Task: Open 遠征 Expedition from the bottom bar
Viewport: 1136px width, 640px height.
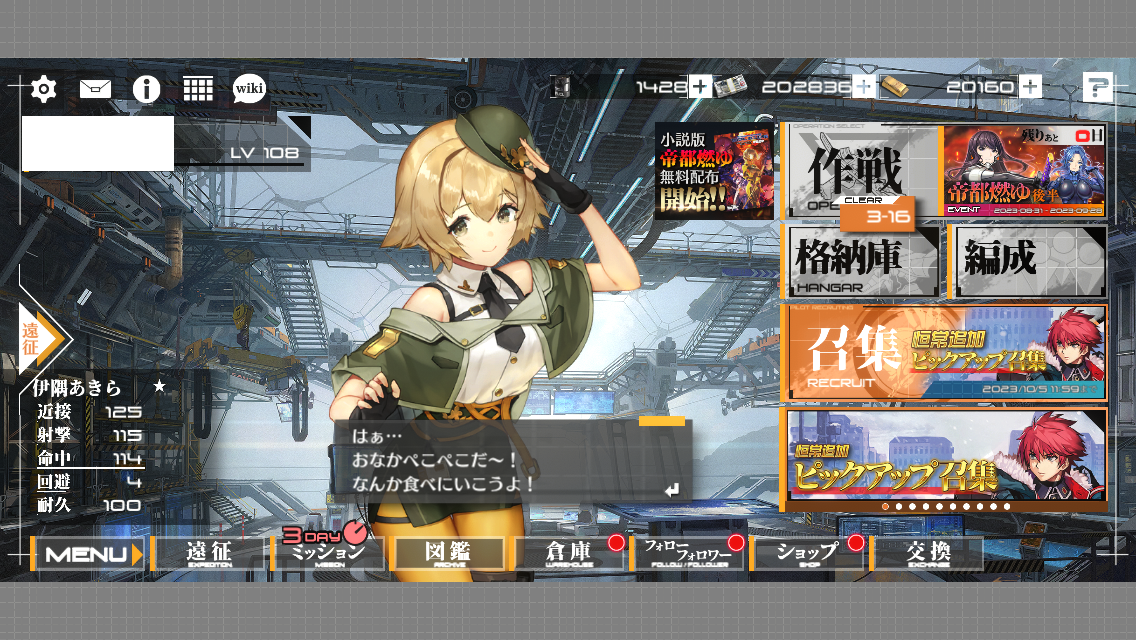Action: pos(209,554)
